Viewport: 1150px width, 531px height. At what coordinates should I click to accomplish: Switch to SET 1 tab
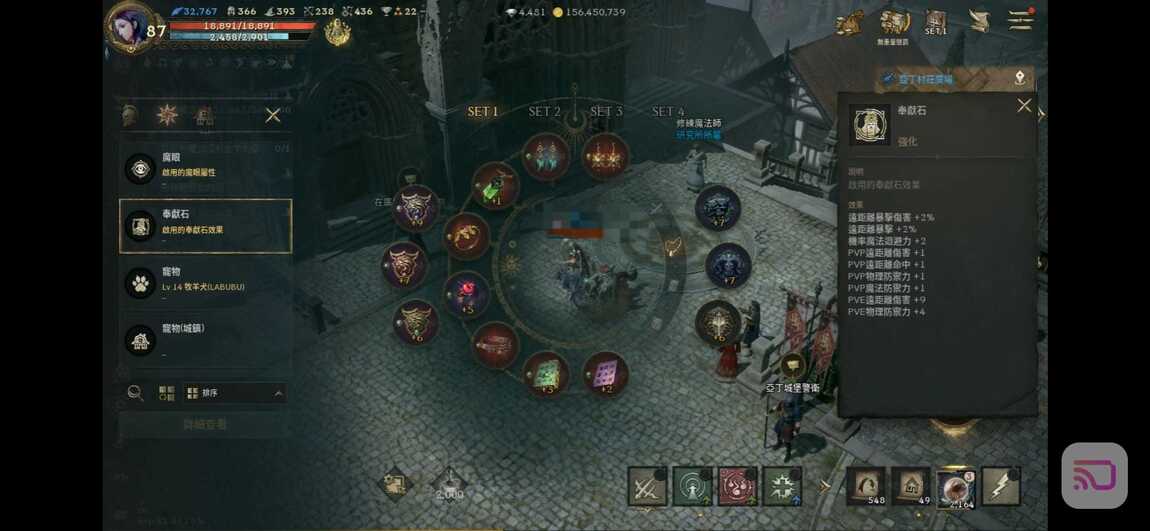point(483,112)
